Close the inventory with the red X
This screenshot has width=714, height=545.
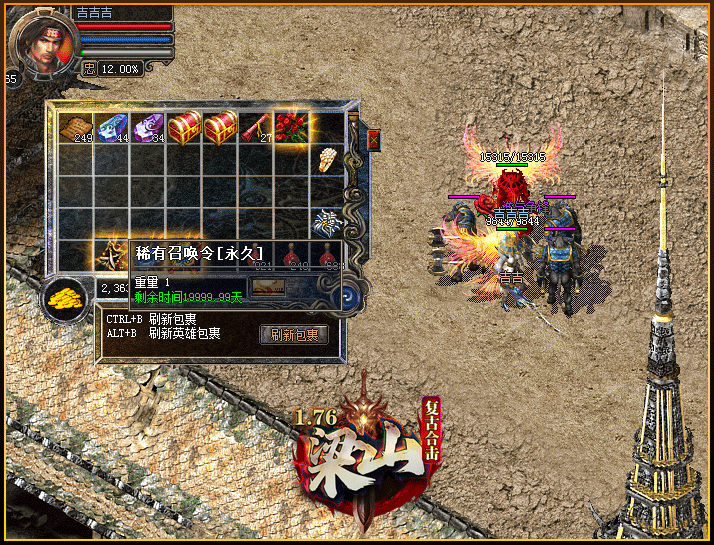pyautogui.click(x=374, y=140)
